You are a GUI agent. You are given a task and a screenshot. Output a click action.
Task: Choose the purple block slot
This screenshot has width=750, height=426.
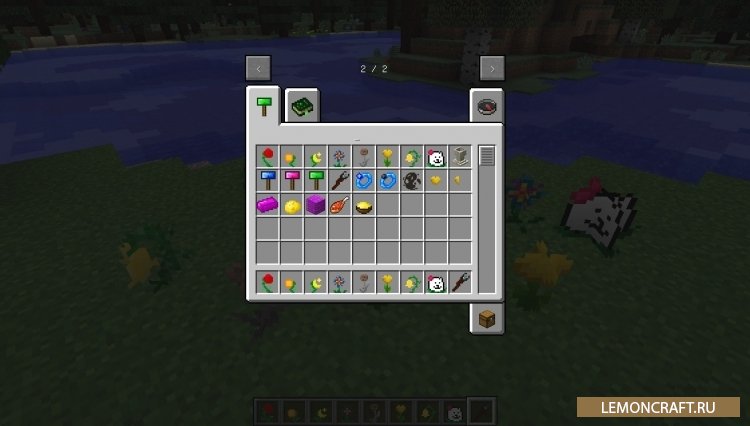tap(315, 205)
